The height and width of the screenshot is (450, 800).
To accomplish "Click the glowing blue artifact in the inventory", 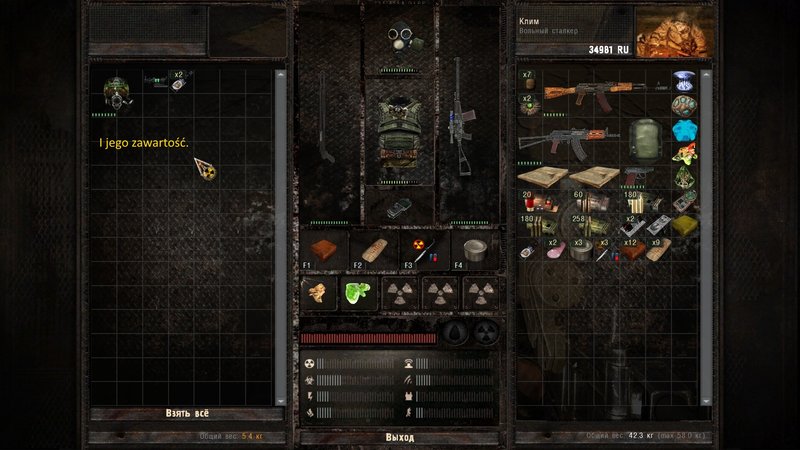I will 684,132.
